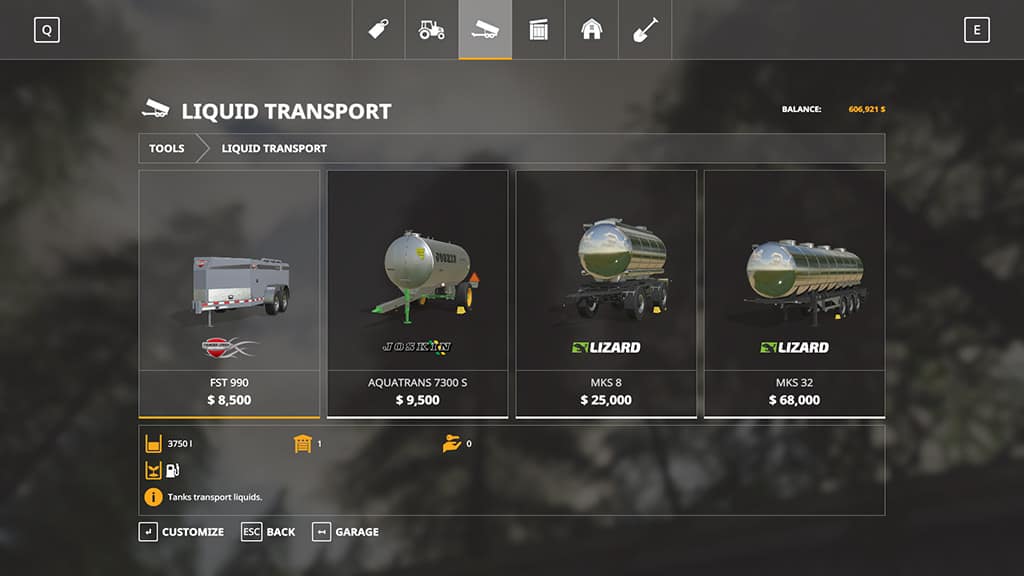Open the crate objects tab
Screen dimensions: 1024x576
pyautogui.click(x=538, y=30)
